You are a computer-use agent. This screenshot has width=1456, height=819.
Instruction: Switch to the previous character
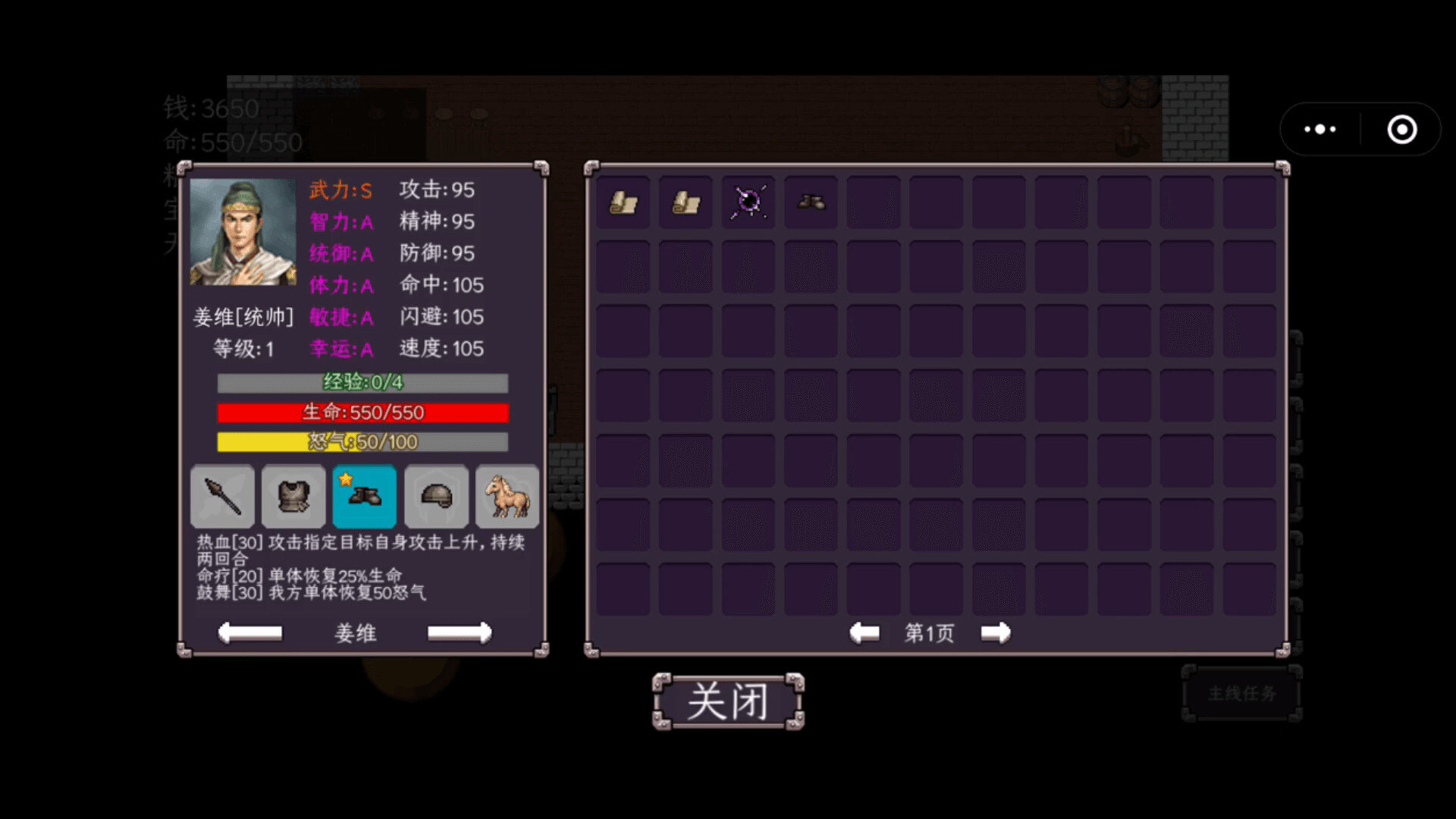click(x=250, y=632)
